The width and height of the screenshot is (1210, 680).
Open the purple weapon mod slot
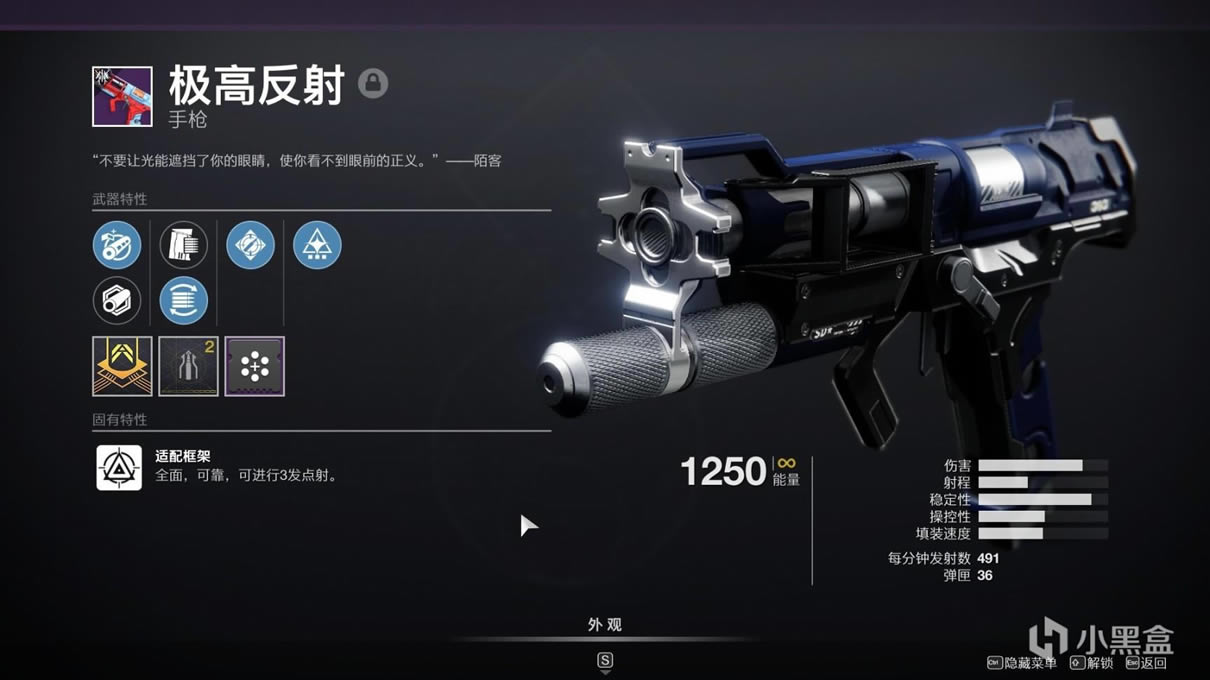point(254,366)
